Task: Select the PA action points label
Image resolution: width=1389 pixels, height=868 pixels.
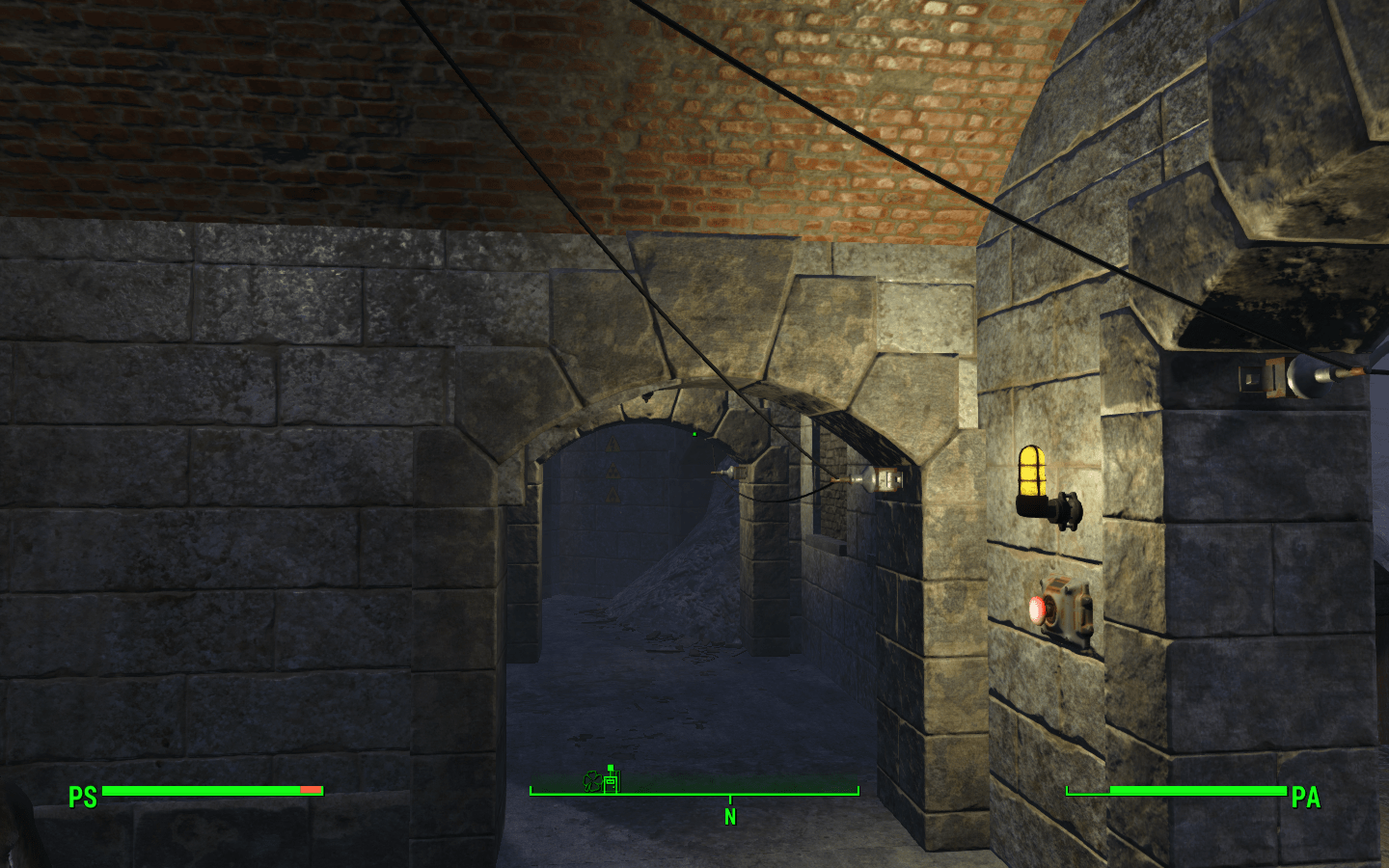Action: point(1307,799)
